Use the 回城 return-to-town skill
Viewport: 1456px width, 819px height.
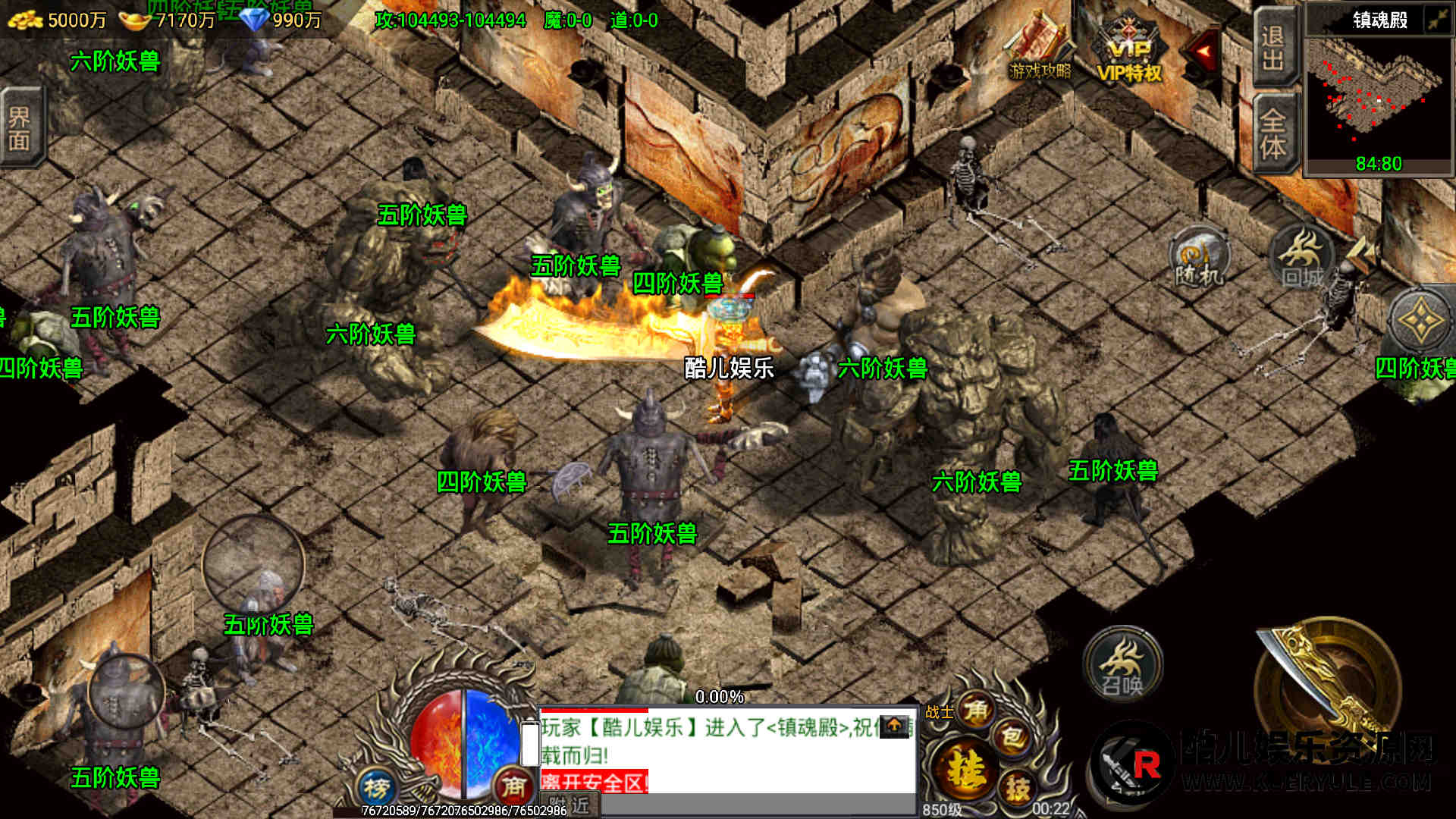[x=1301, y=258]
